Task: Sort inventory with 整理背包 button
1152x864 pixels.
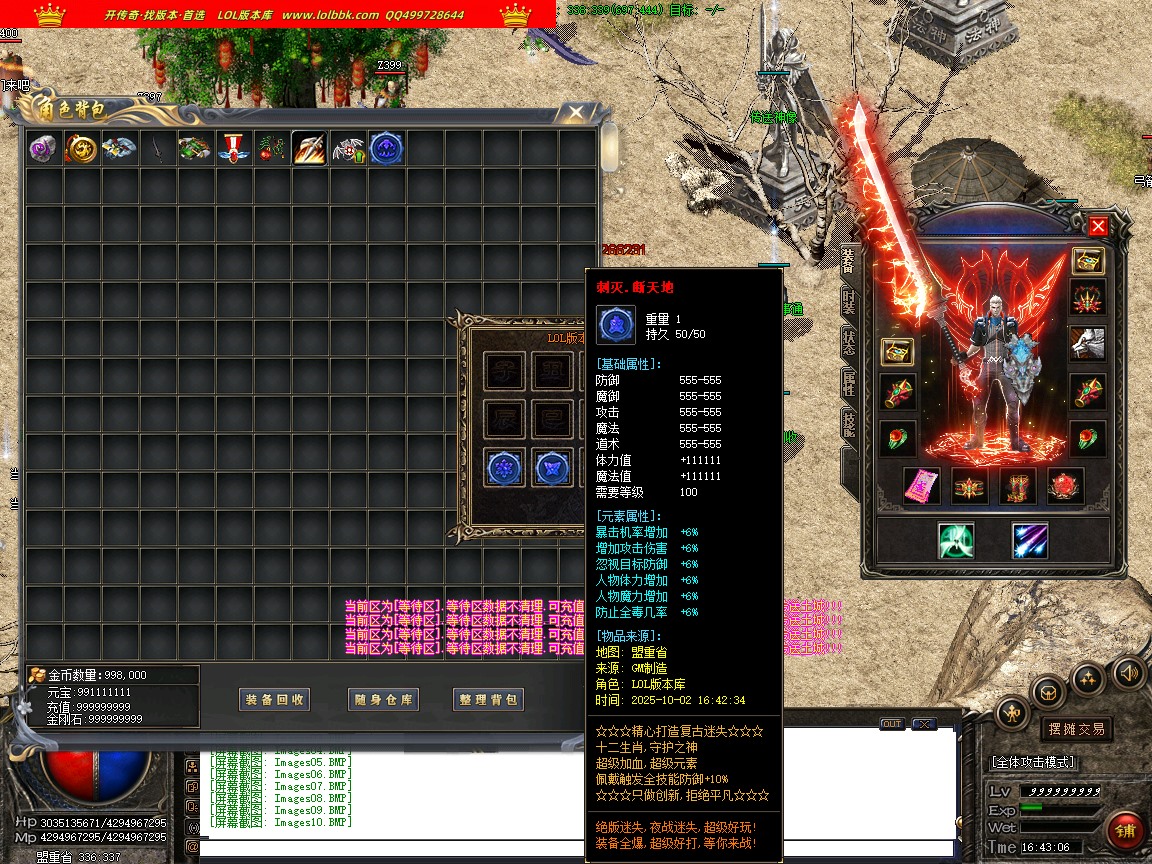Action: click(x=489, y=700)
